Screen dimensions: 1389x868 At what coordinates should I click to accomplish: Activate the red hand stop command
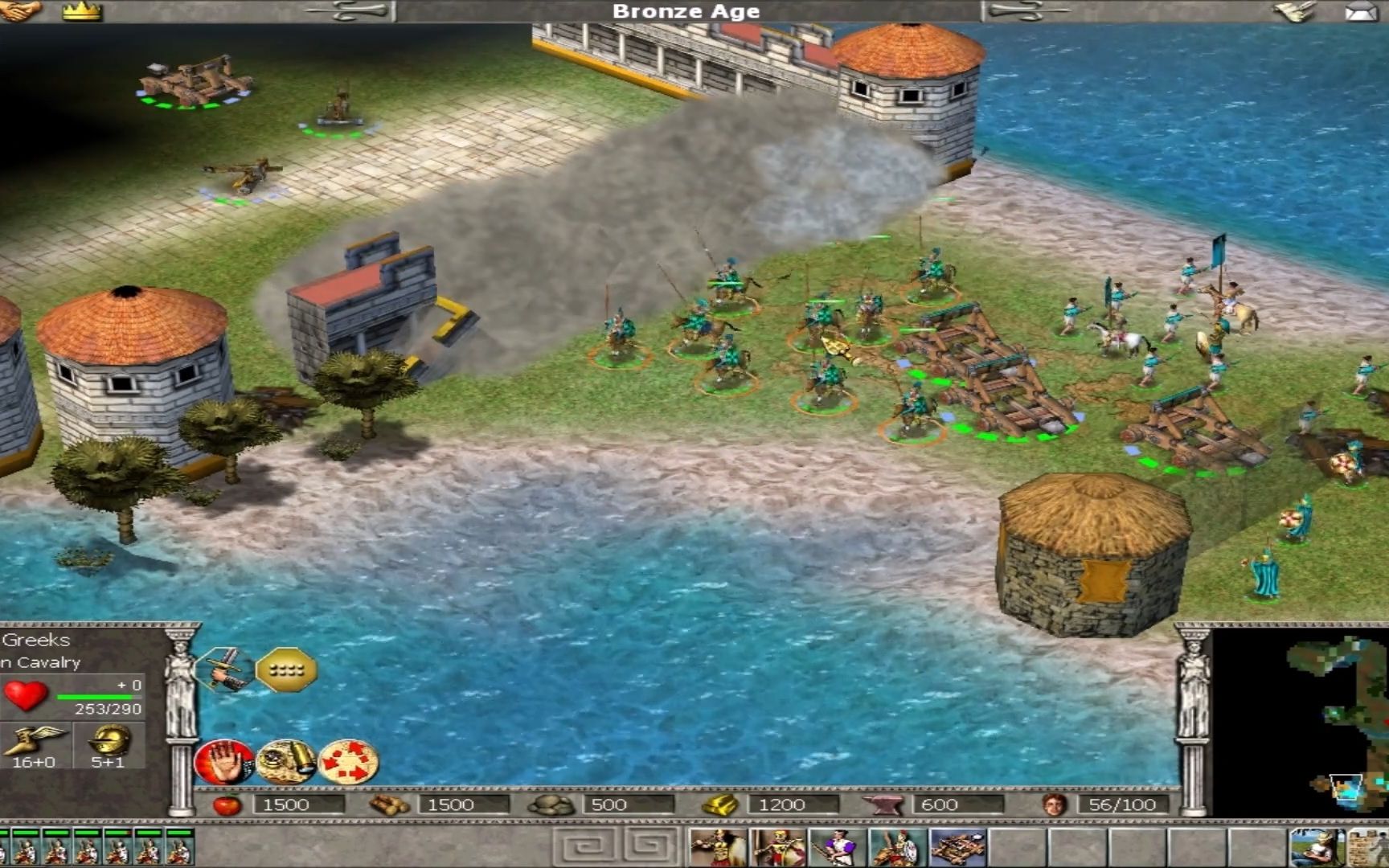point(224,761)
